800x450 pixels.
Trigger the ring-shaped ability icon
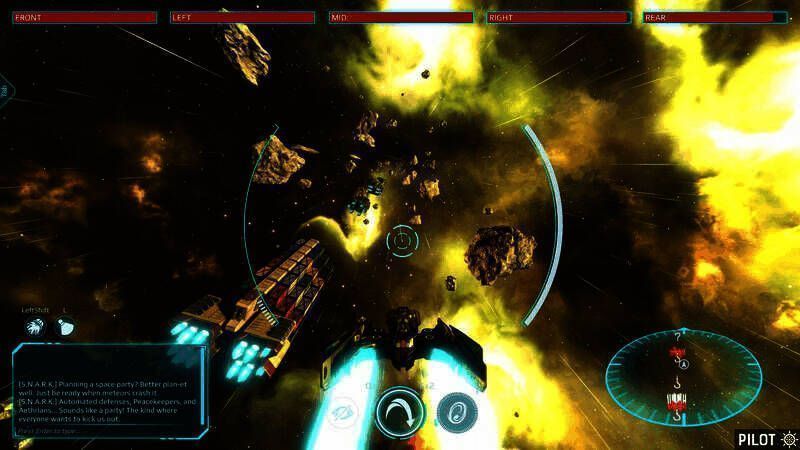click(455, 412)
